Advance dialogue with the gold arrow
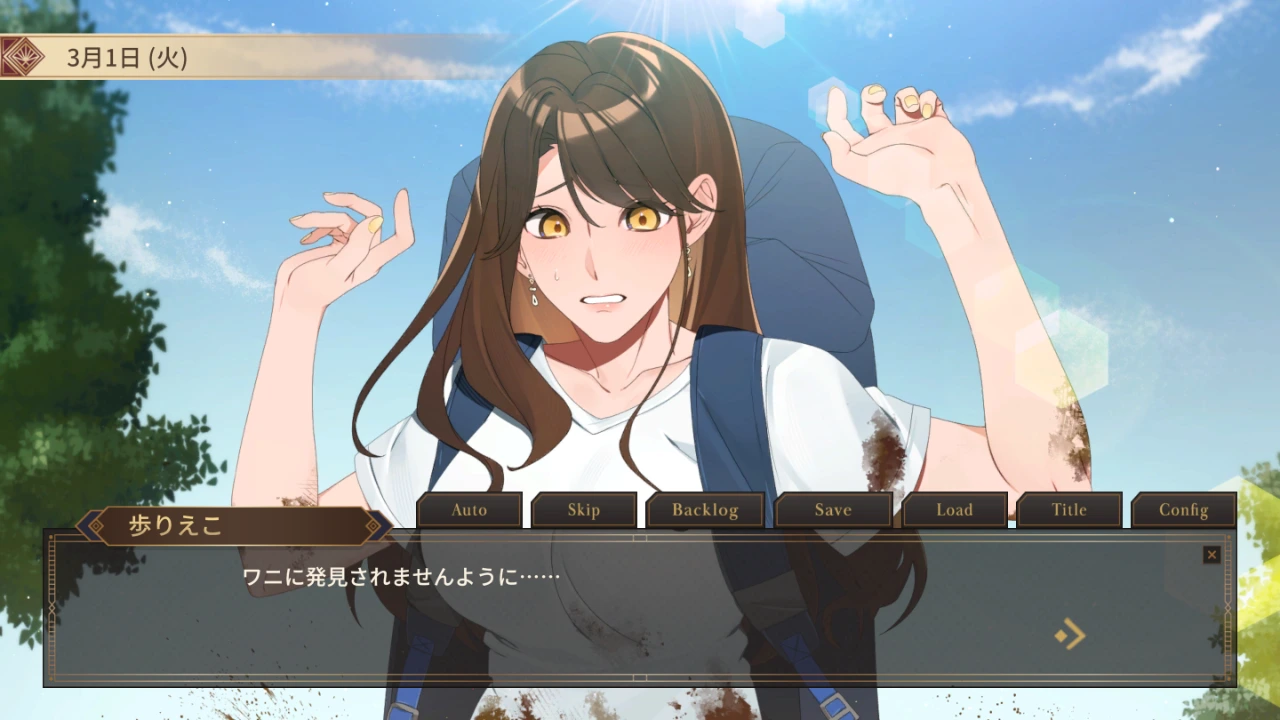Screen dimensions: 1280x720 1070,634
